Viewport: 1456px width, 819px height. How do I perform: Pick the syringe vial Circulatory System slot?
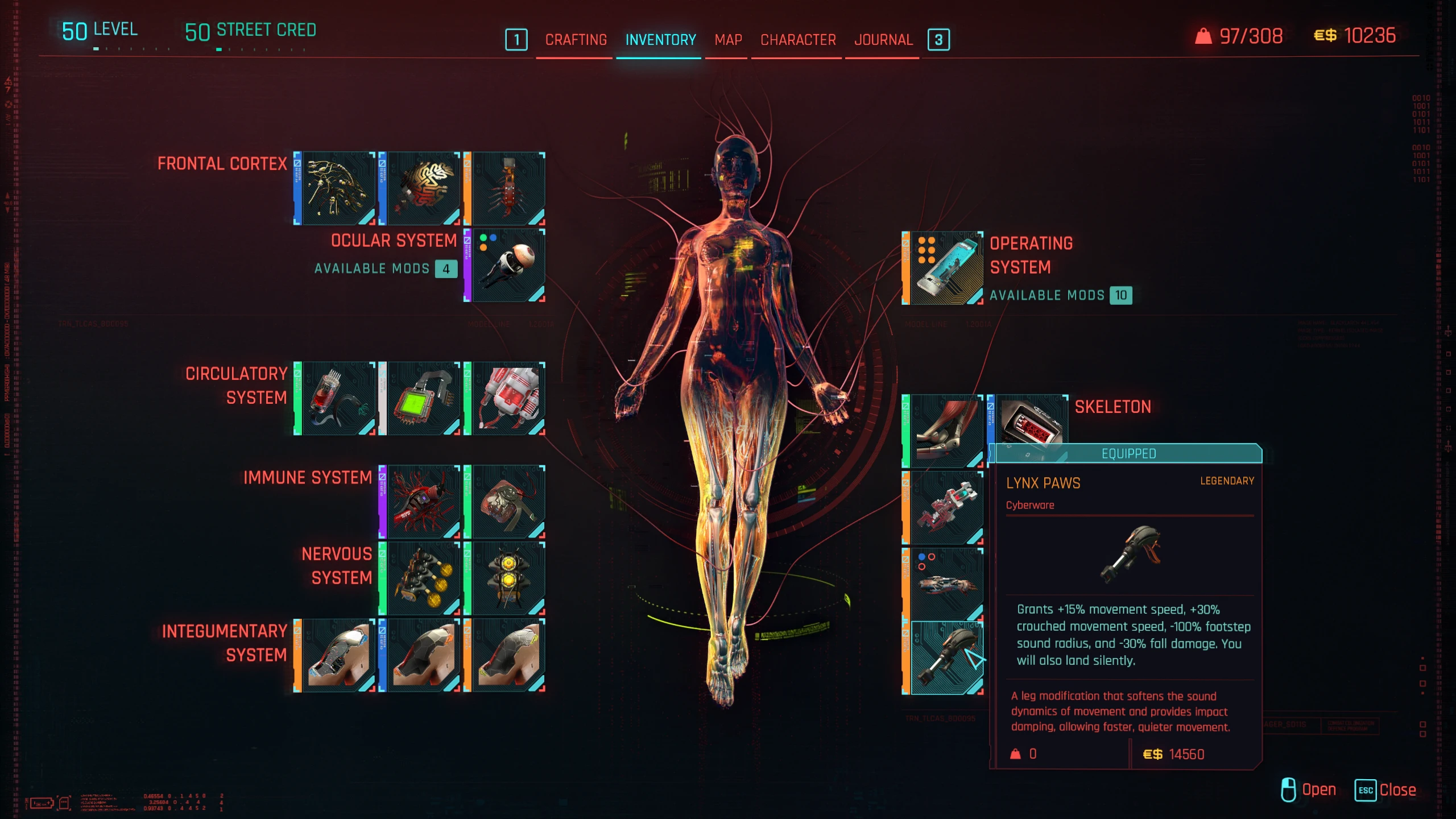[338, 399]
